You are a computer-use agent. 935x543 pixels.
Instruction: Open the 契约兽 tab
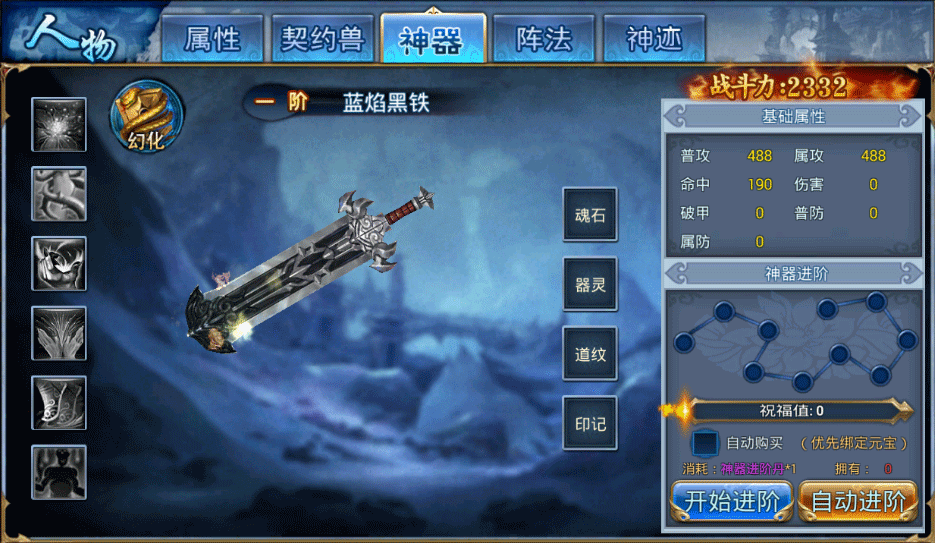pyautogui.click(x=322, y=39)
